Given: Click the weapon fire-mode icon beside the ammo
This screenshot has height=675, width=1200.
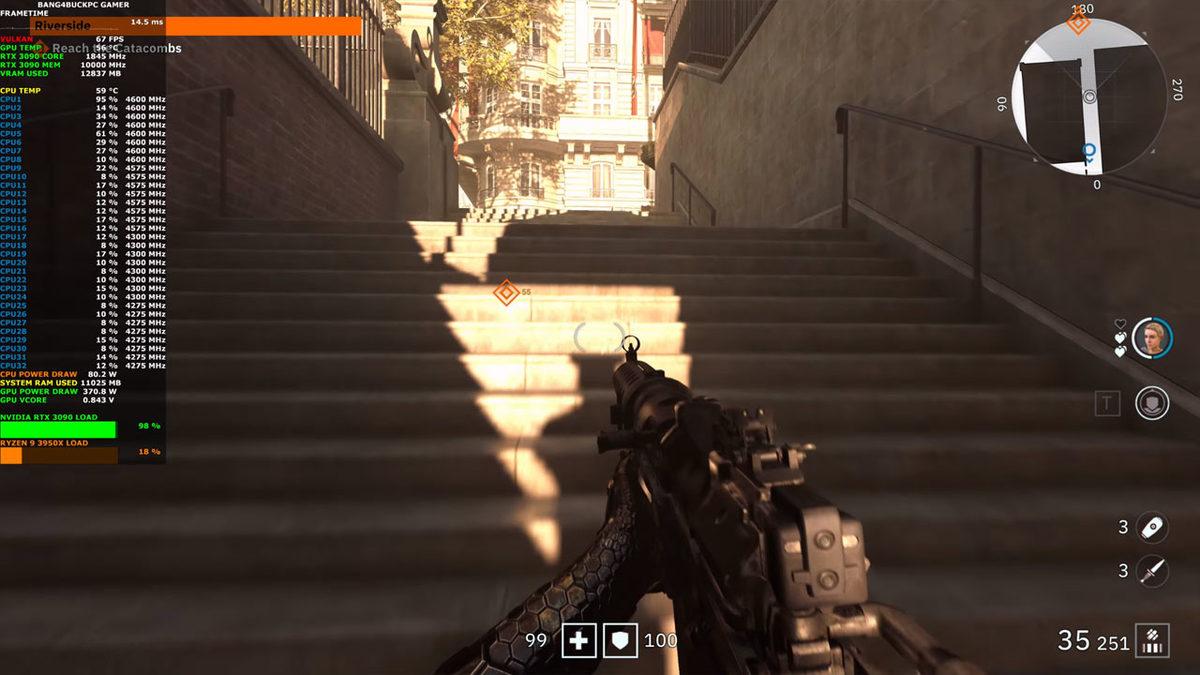Looking at the screenshot, I should tap(1155, 640).
